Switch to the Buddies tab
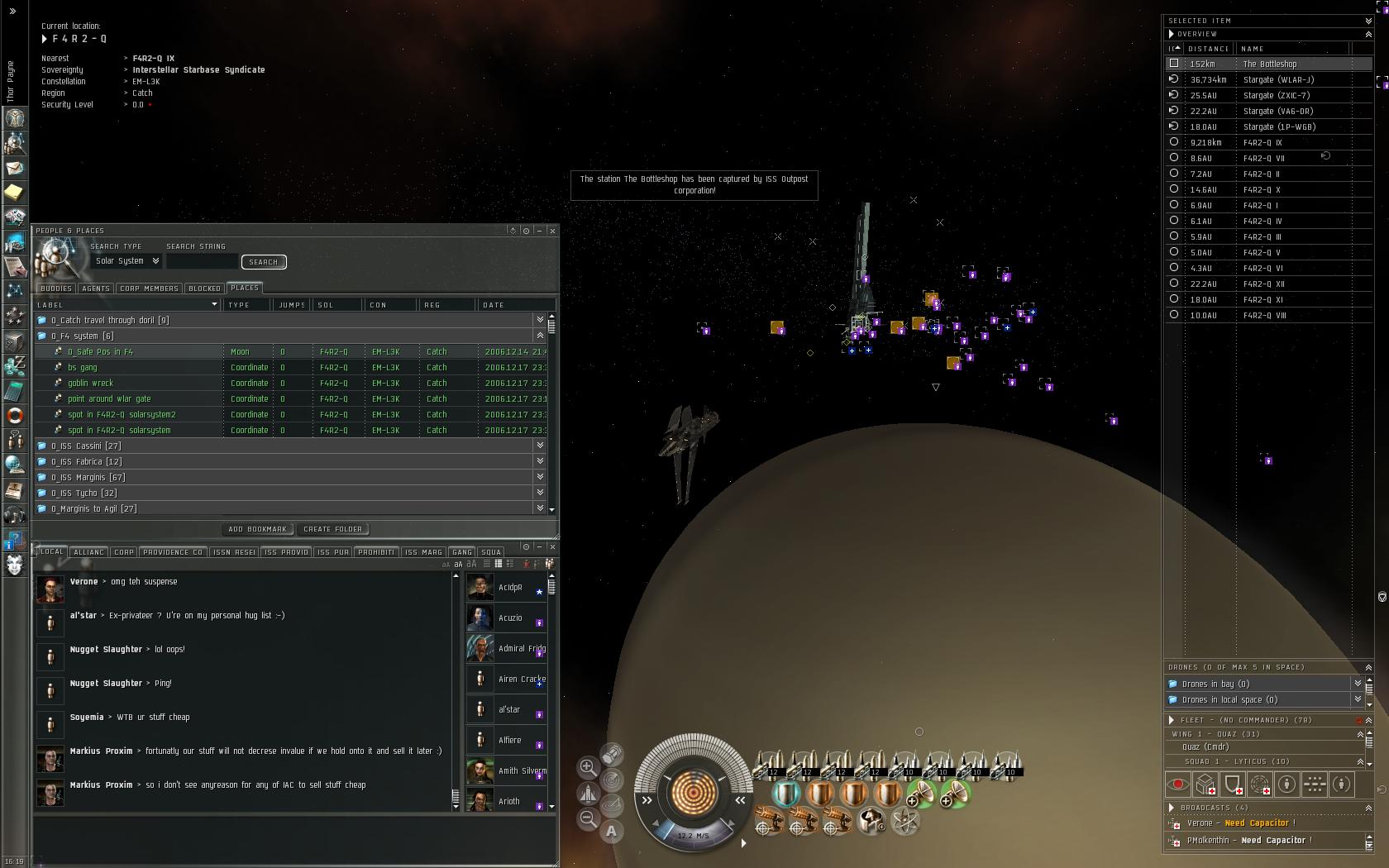This screenshot has width=1389, height=868. (x=56, y=289)
